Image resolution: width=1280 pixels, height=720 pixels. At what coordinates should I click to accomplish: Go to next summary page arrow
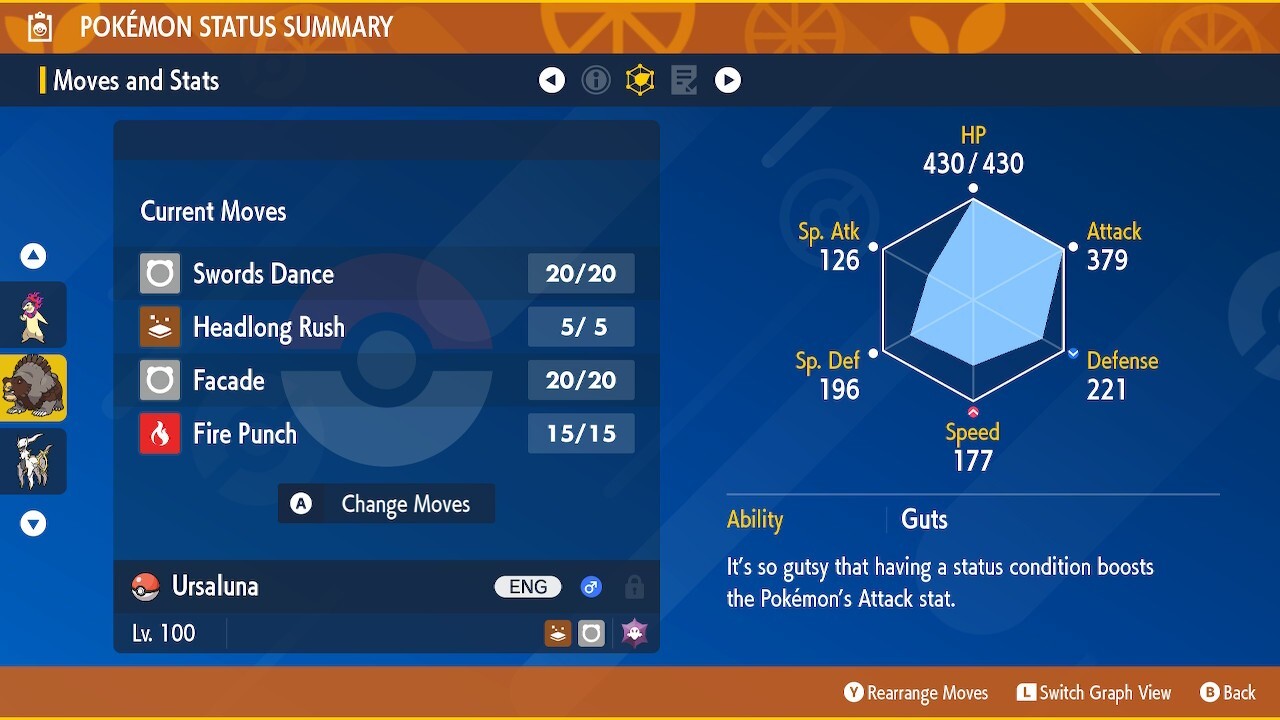point(728,80)
